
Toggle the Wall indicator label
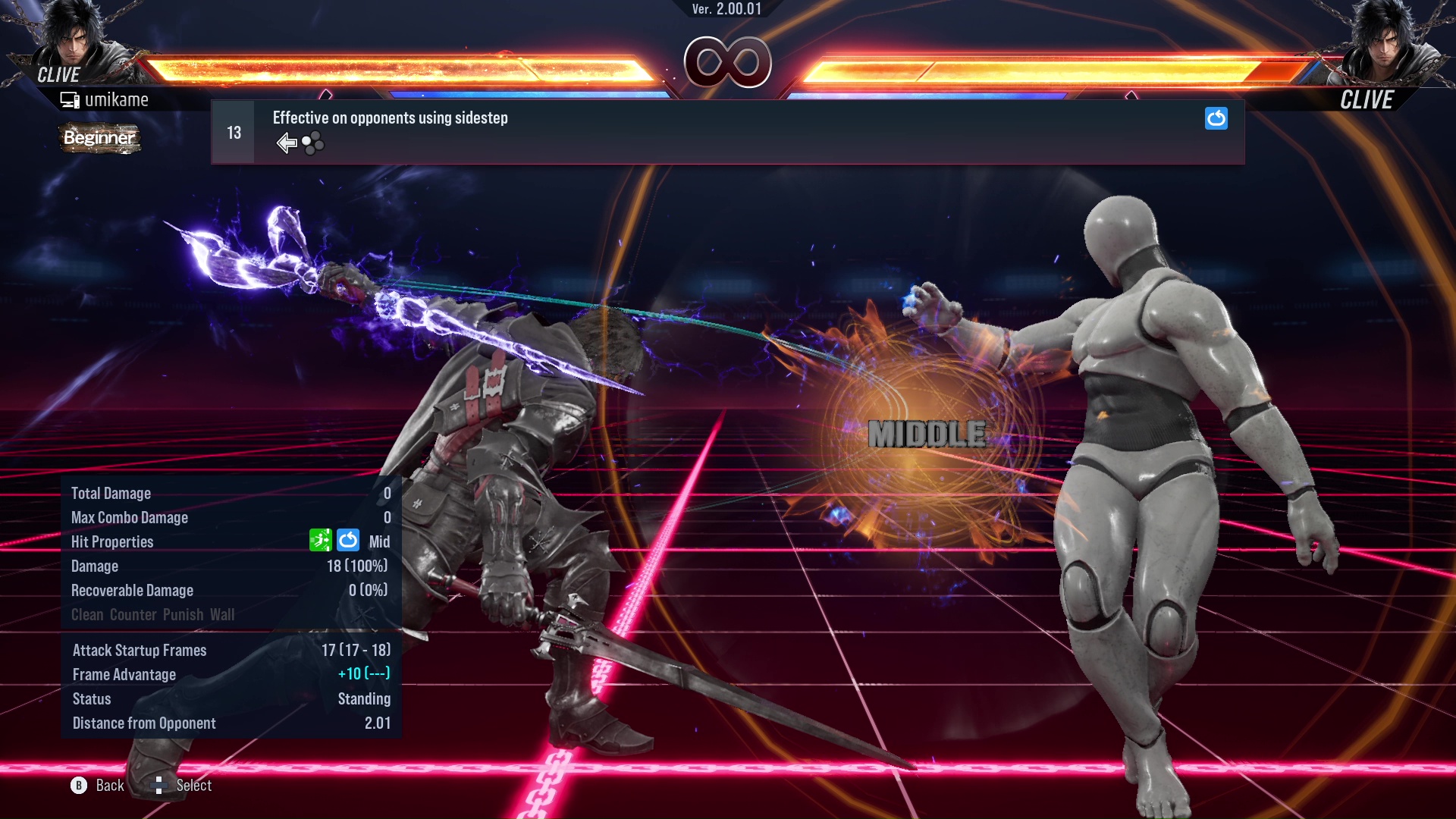tap(224, 615)
